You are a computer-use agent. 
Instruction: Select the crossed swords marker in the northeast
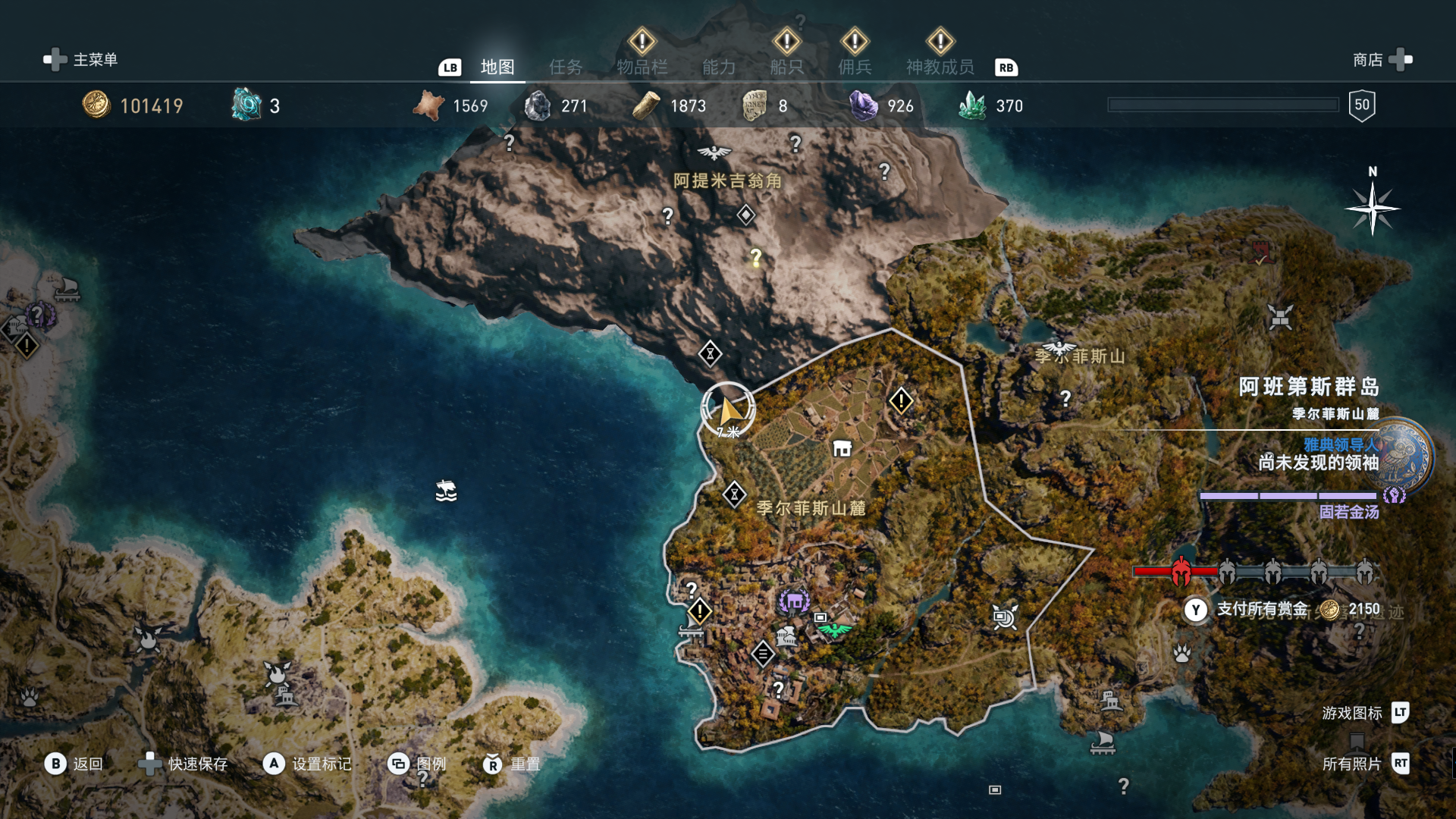(x=1280, y=317)
